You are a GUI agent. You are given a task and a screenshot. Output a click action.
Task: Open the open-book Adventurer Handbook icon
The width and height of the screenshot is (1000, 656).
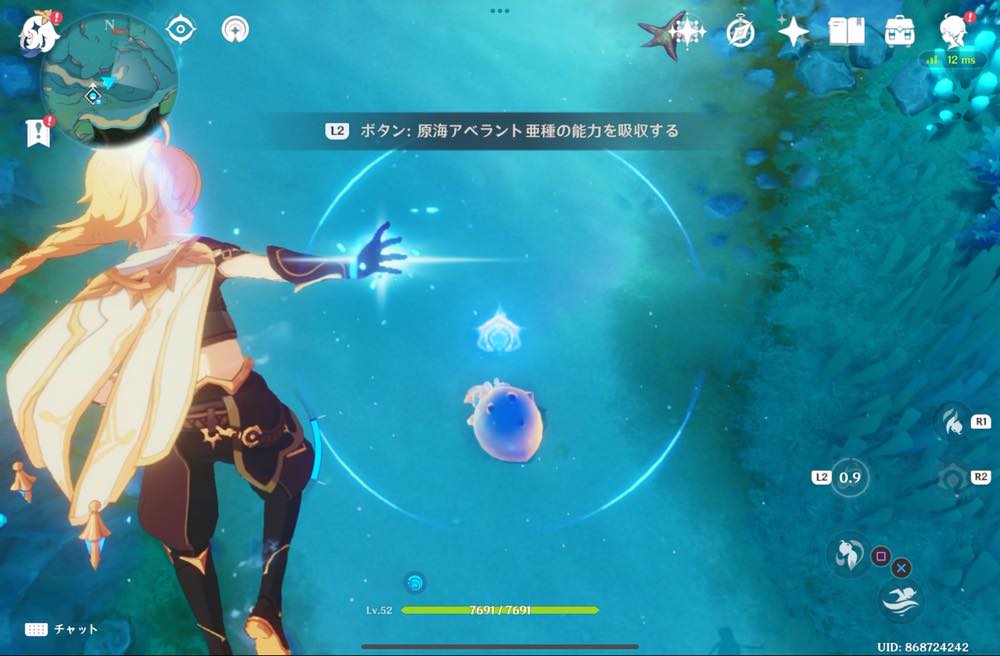(x=847, y=32)
